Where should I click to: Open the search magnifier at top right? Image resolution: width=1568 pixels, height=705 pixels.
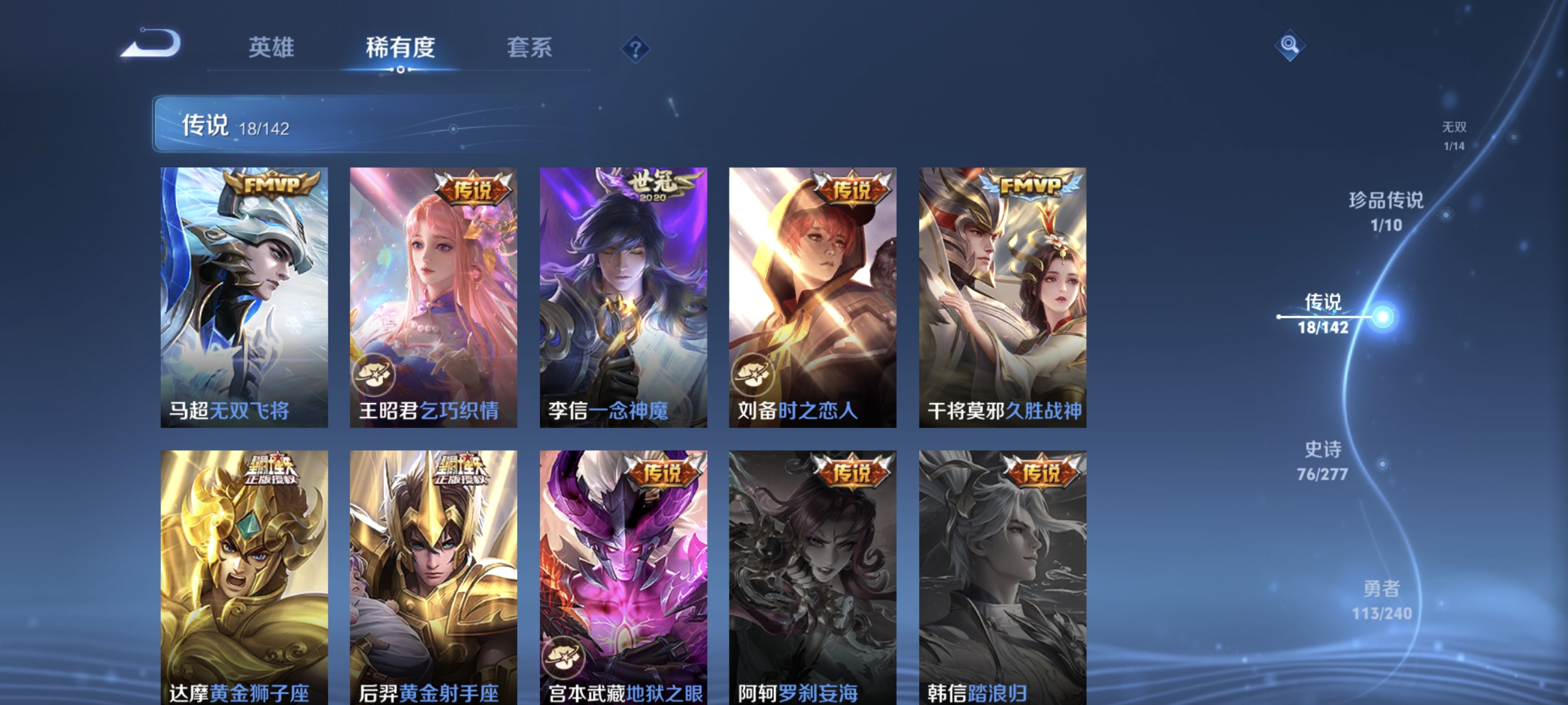(x=1291, y=45)
